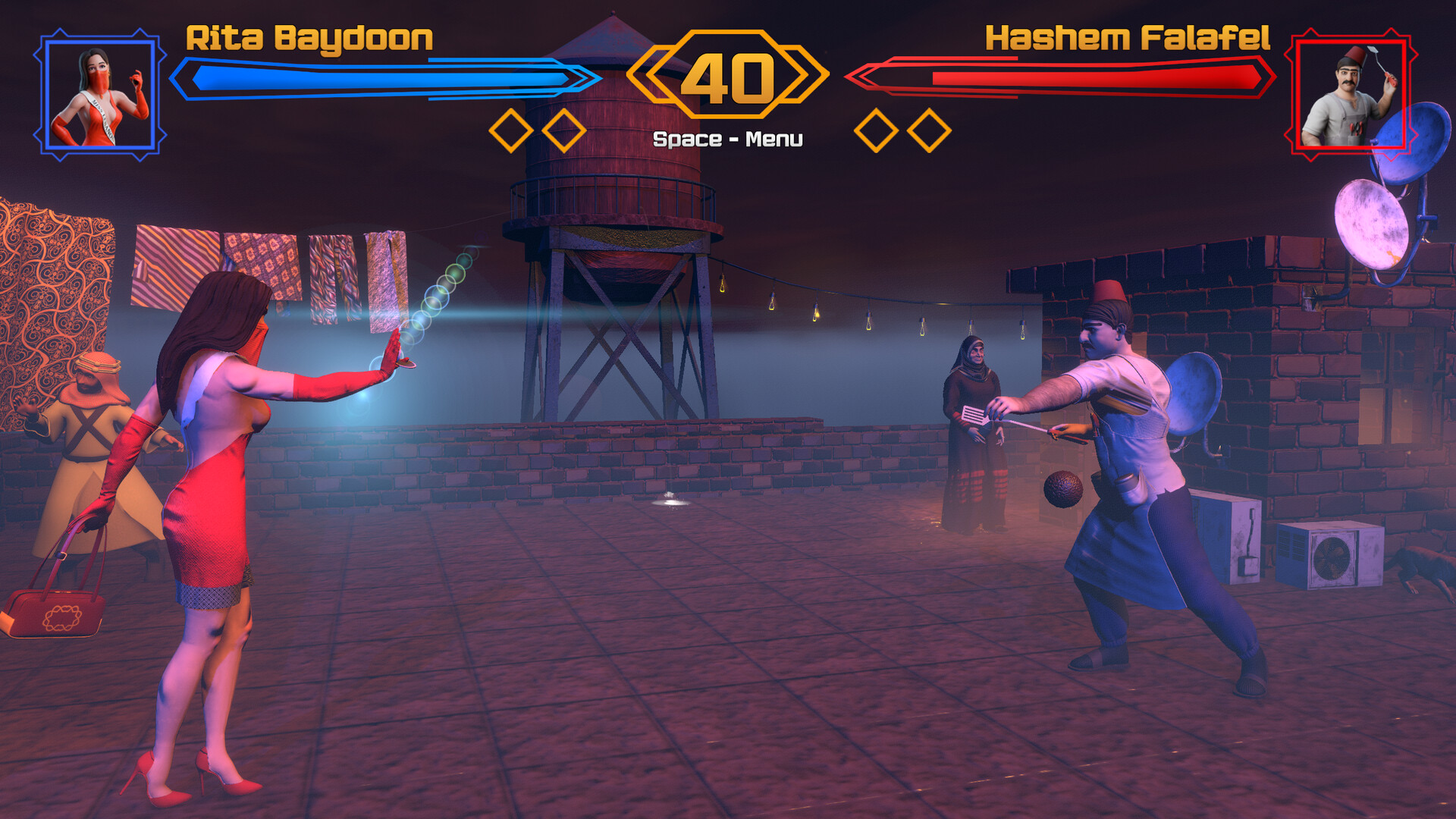
Task: Click Rita's first round-win diamond indicator
Action: pyautogui.click(x=510, y=129)
